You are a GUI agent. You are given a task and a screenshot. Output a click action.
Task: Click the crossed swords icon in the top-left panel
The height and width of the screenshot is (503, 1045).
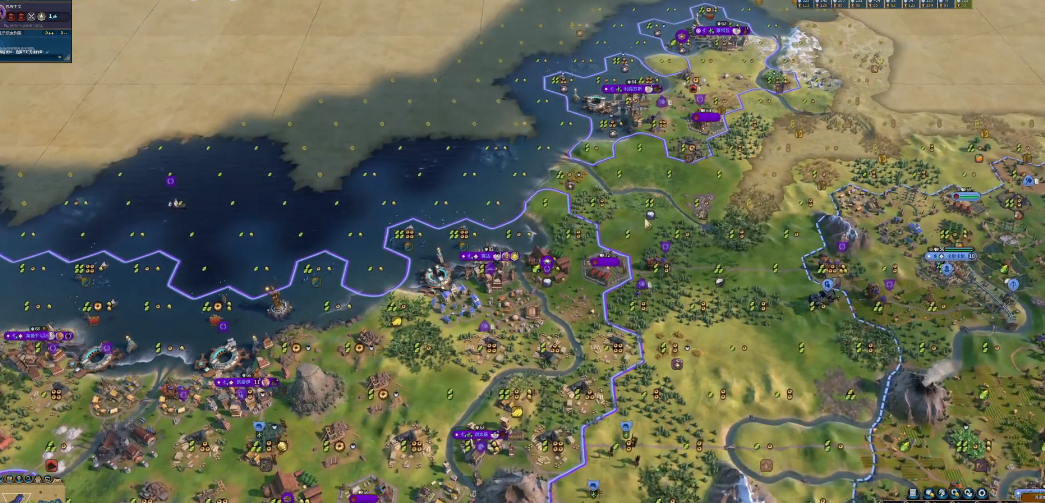[30, 17]
